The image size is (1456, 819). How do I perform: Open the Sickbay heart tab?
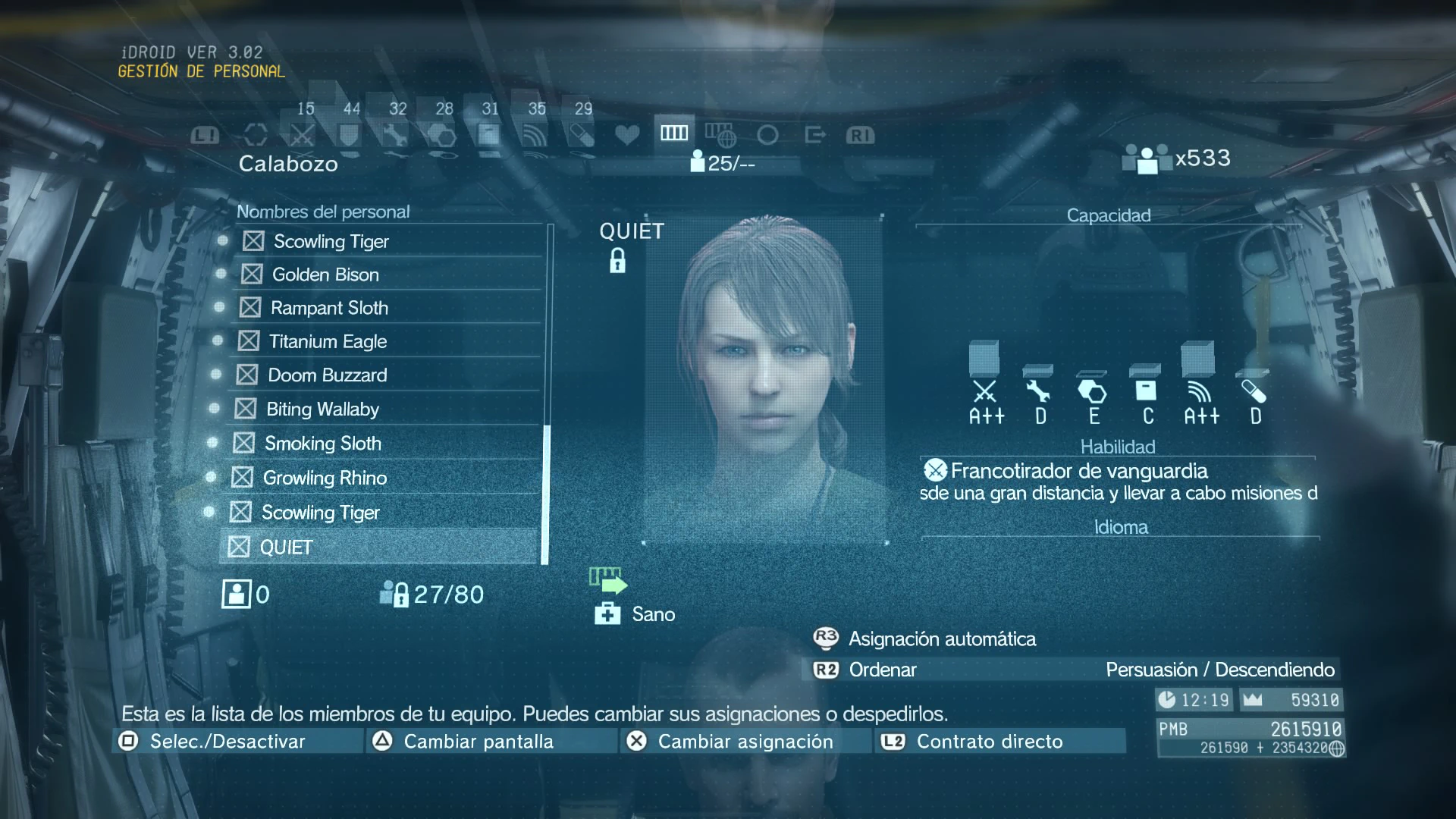coord(627,135)
